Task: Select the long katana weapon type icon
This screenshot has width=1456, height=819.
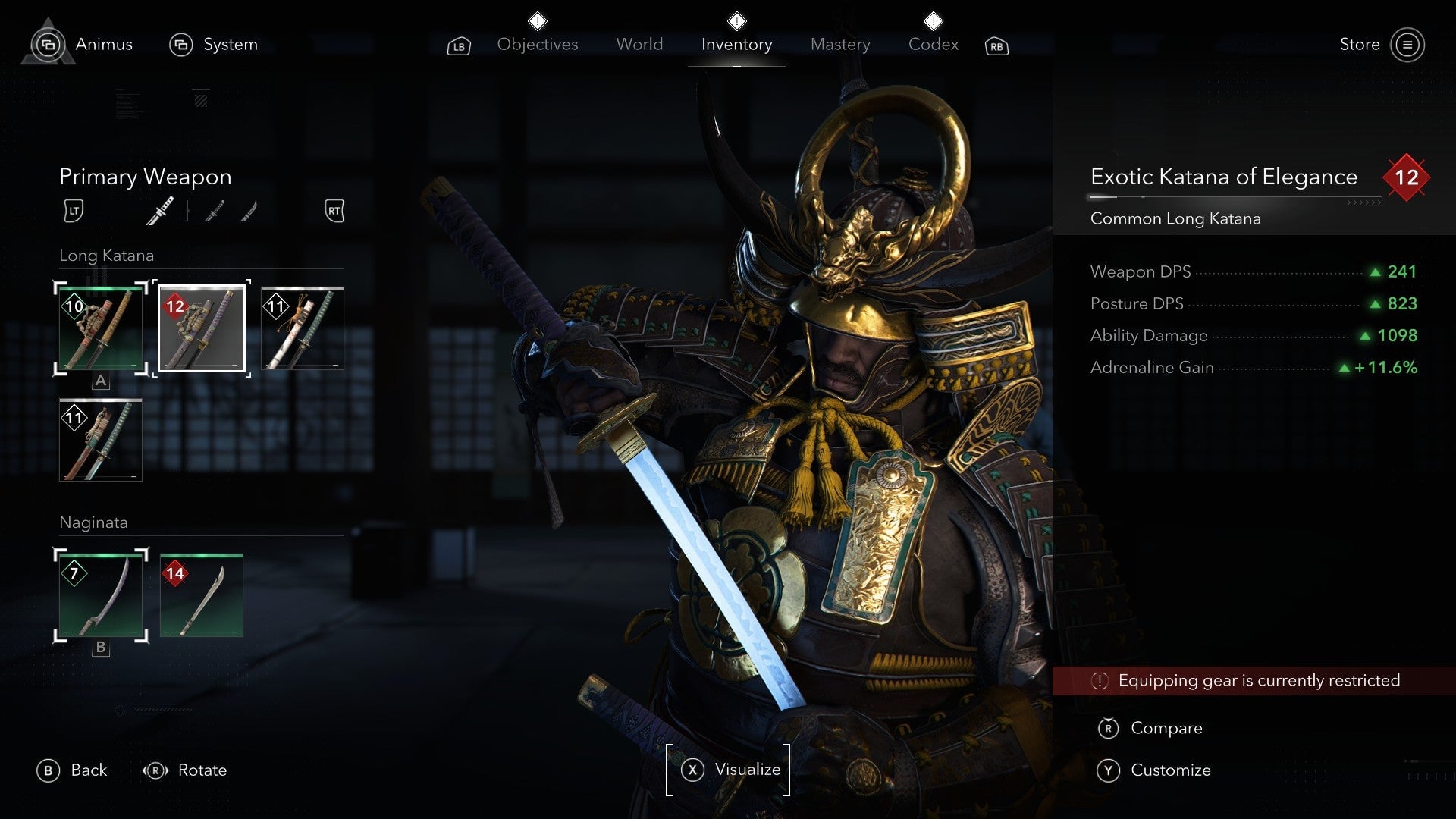Action: click(x=161, y=211)
